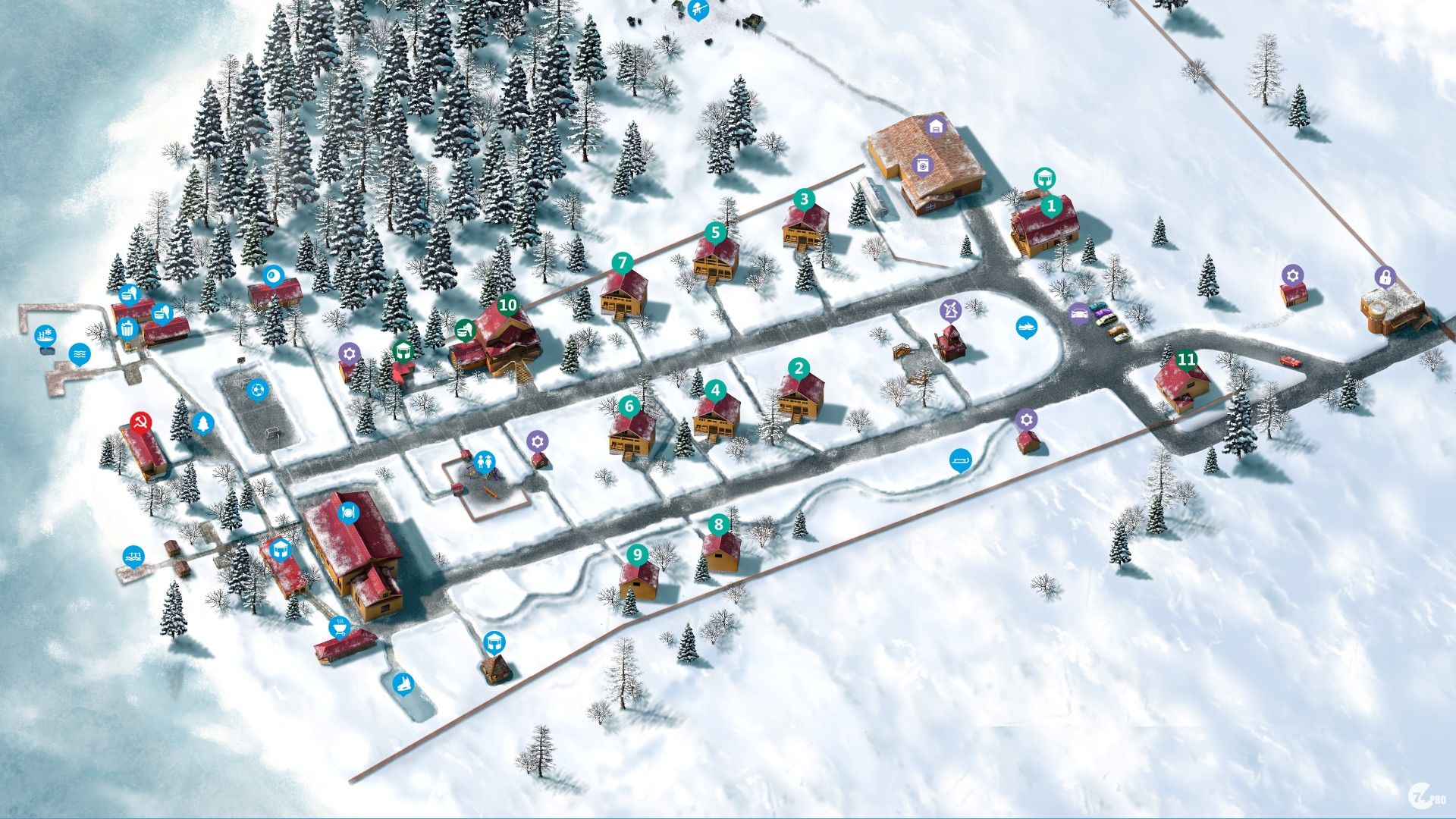This screenshot has height=819, width=1456.
Task: Pick cabin marker number 7
Action: point(623,263)
